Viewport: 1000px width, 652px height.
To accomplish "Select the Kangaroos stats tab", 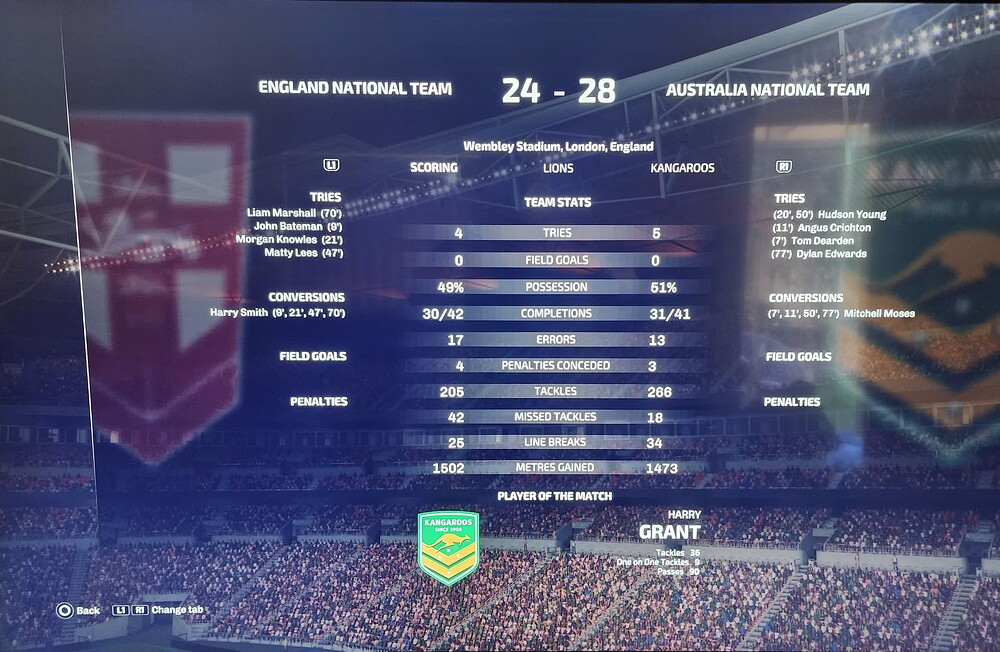I will point(682,168).
